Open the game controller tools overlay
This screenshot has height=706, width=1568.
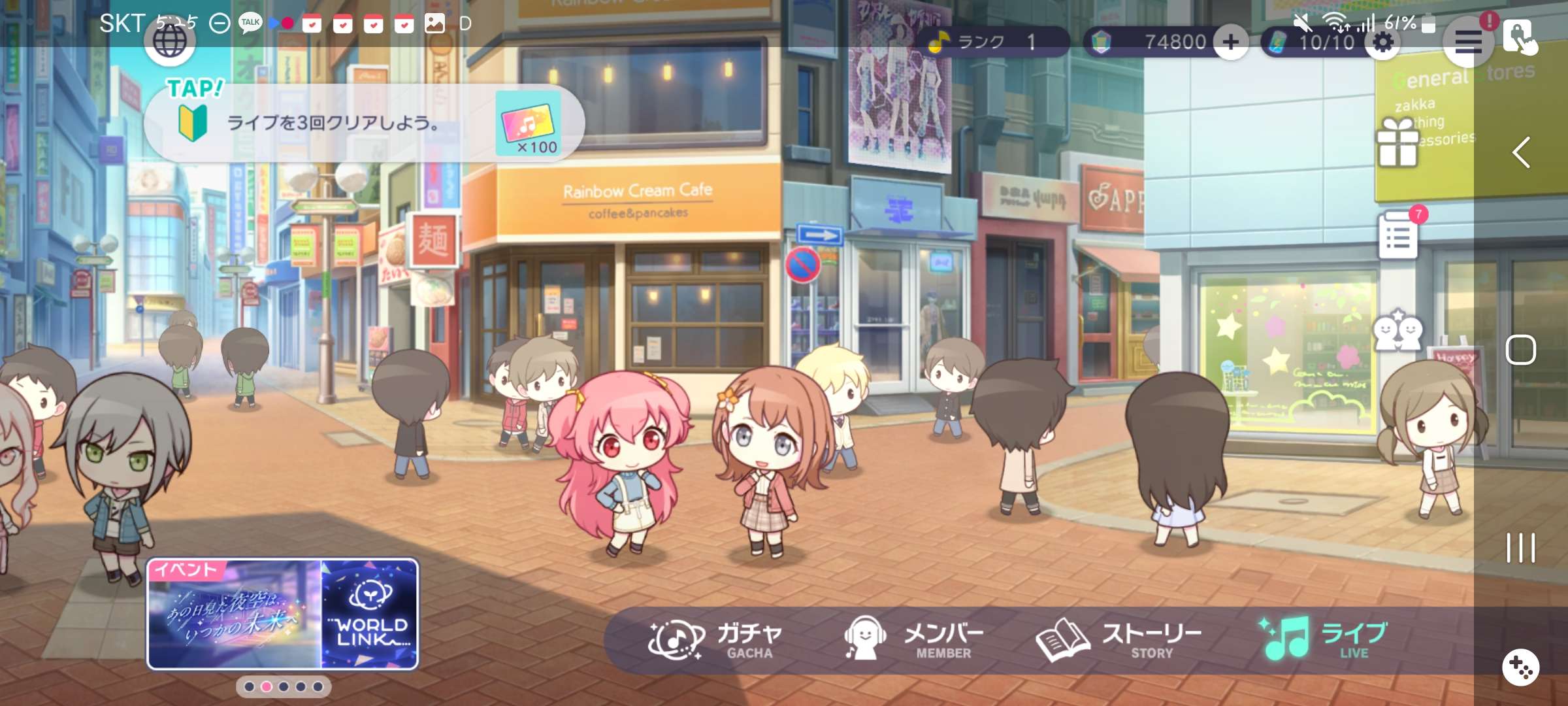click(x=1521, y=667)
